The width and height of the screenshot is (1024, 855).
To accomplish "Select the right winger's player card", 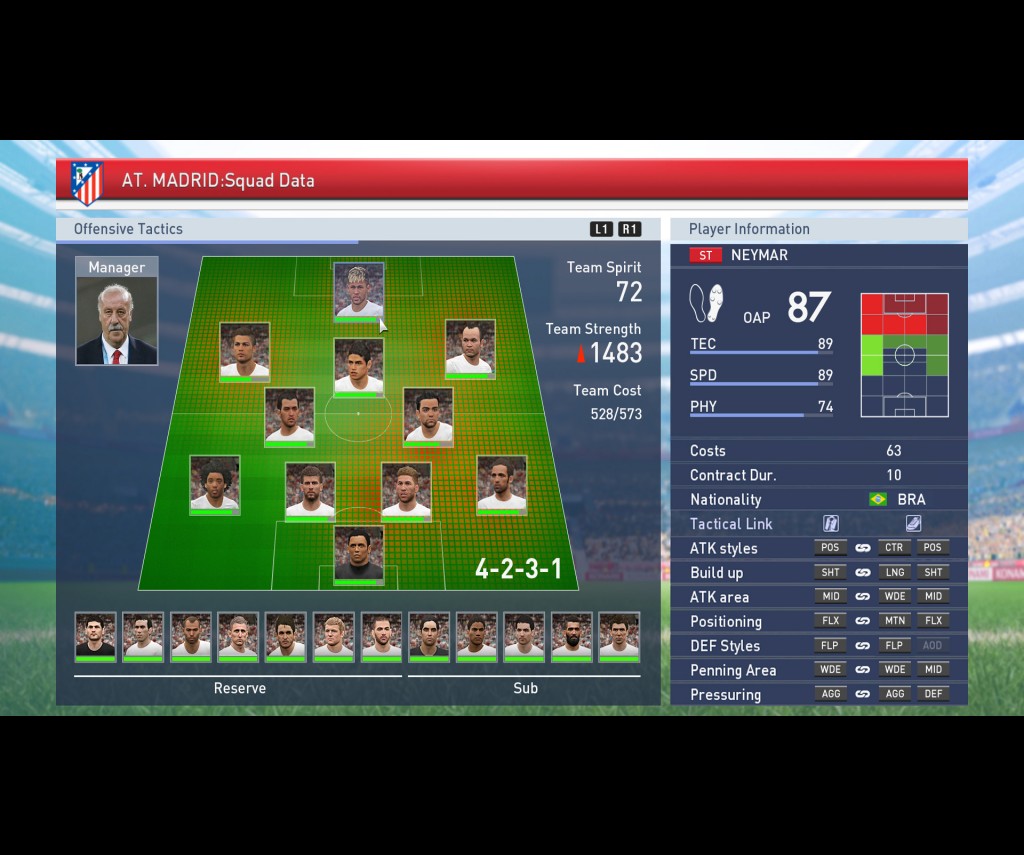I will click(x=470, y=349).
